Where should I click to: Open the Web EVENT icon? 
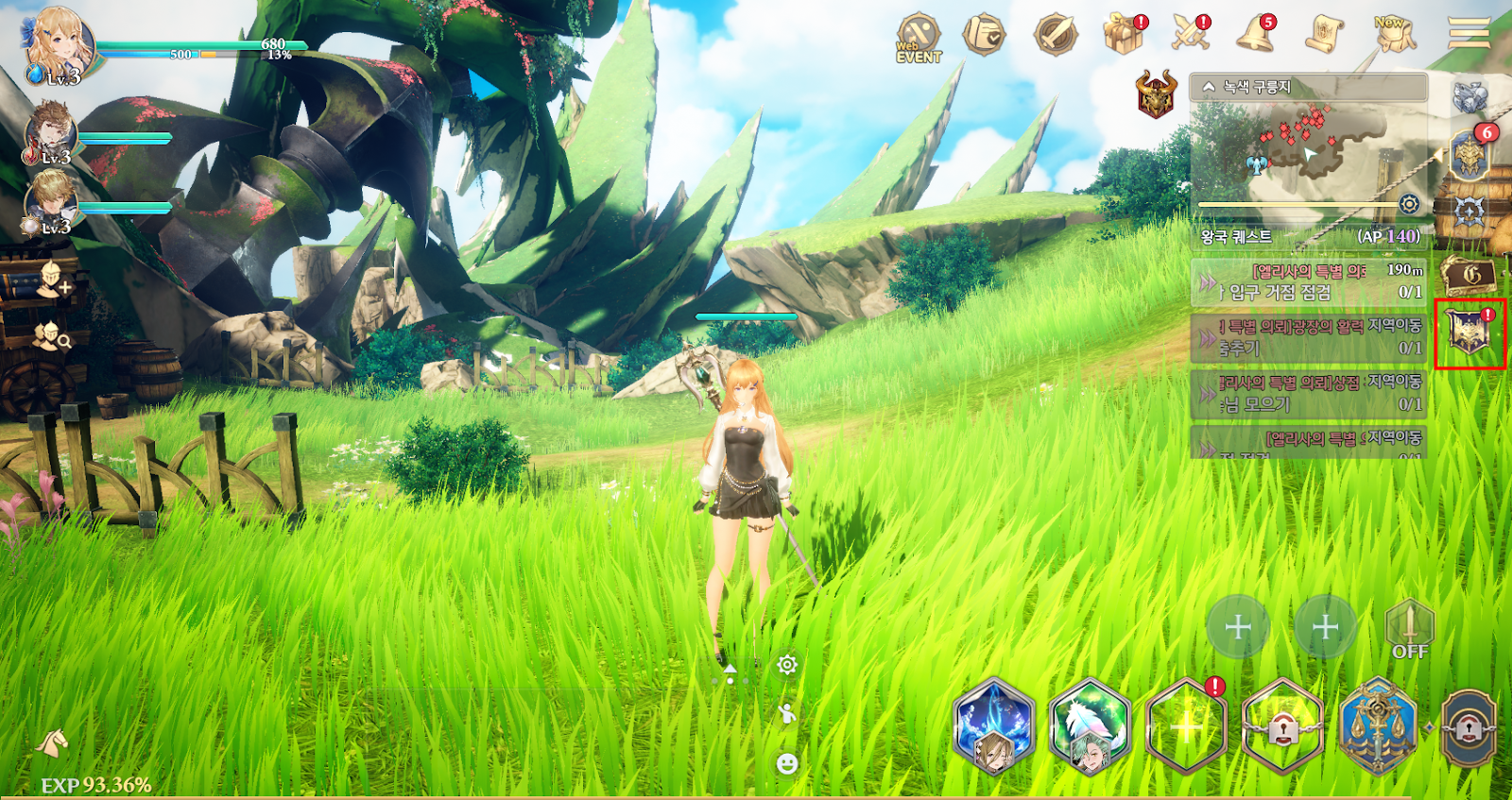[x=918, y=38]
